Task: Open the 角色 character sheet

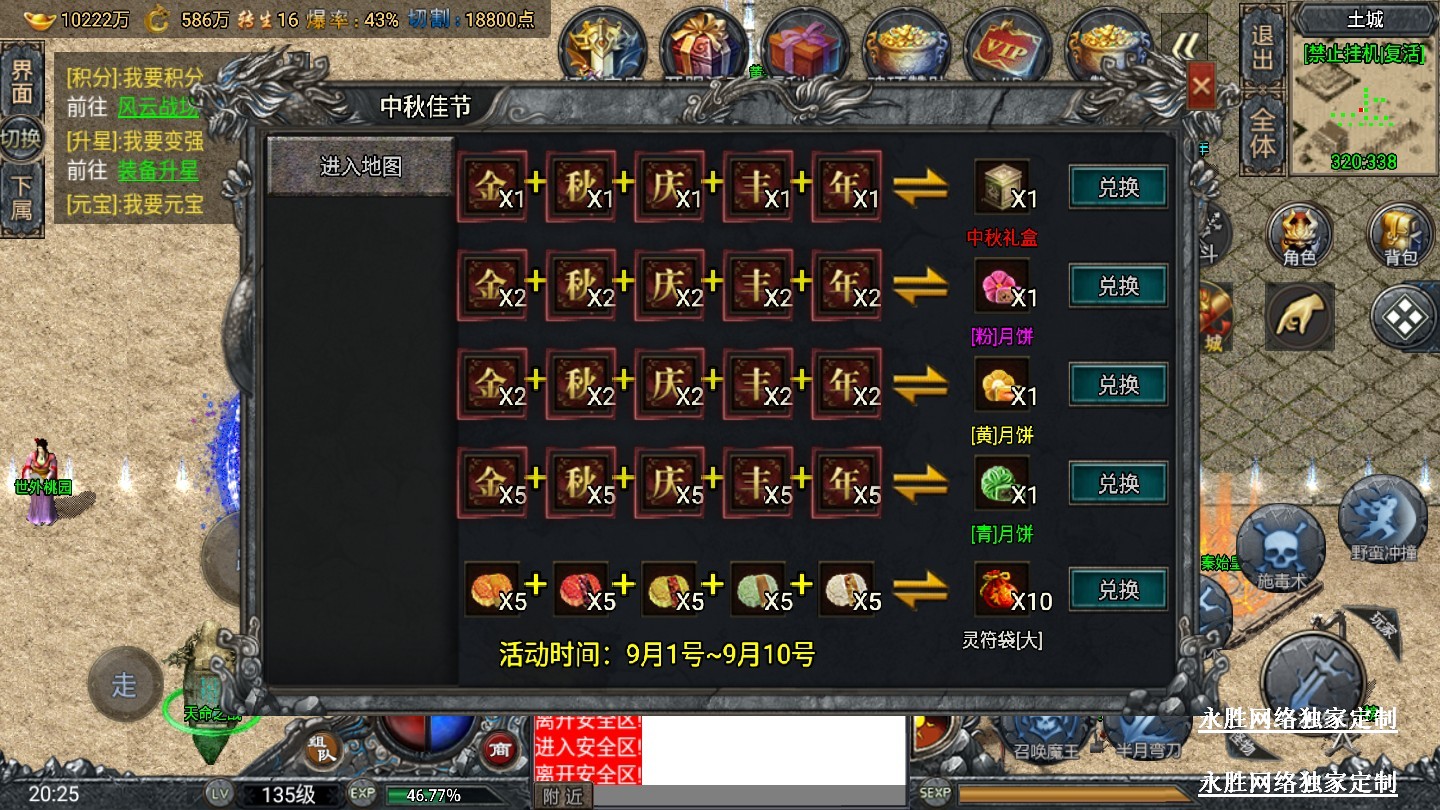Action: tap(1299, 236)
